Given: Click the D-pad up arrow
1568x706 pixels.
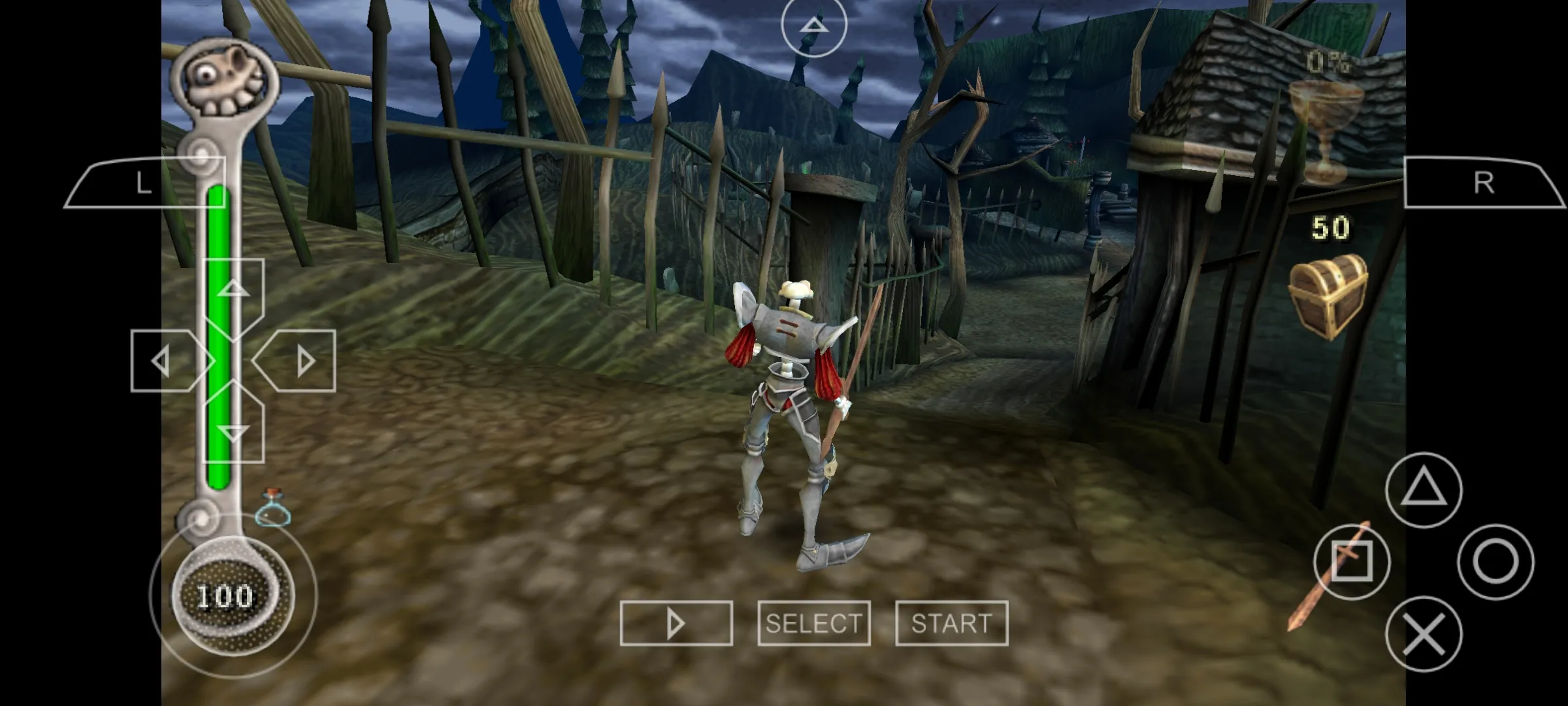Looking at the screenshot, I should pos(233,292).
